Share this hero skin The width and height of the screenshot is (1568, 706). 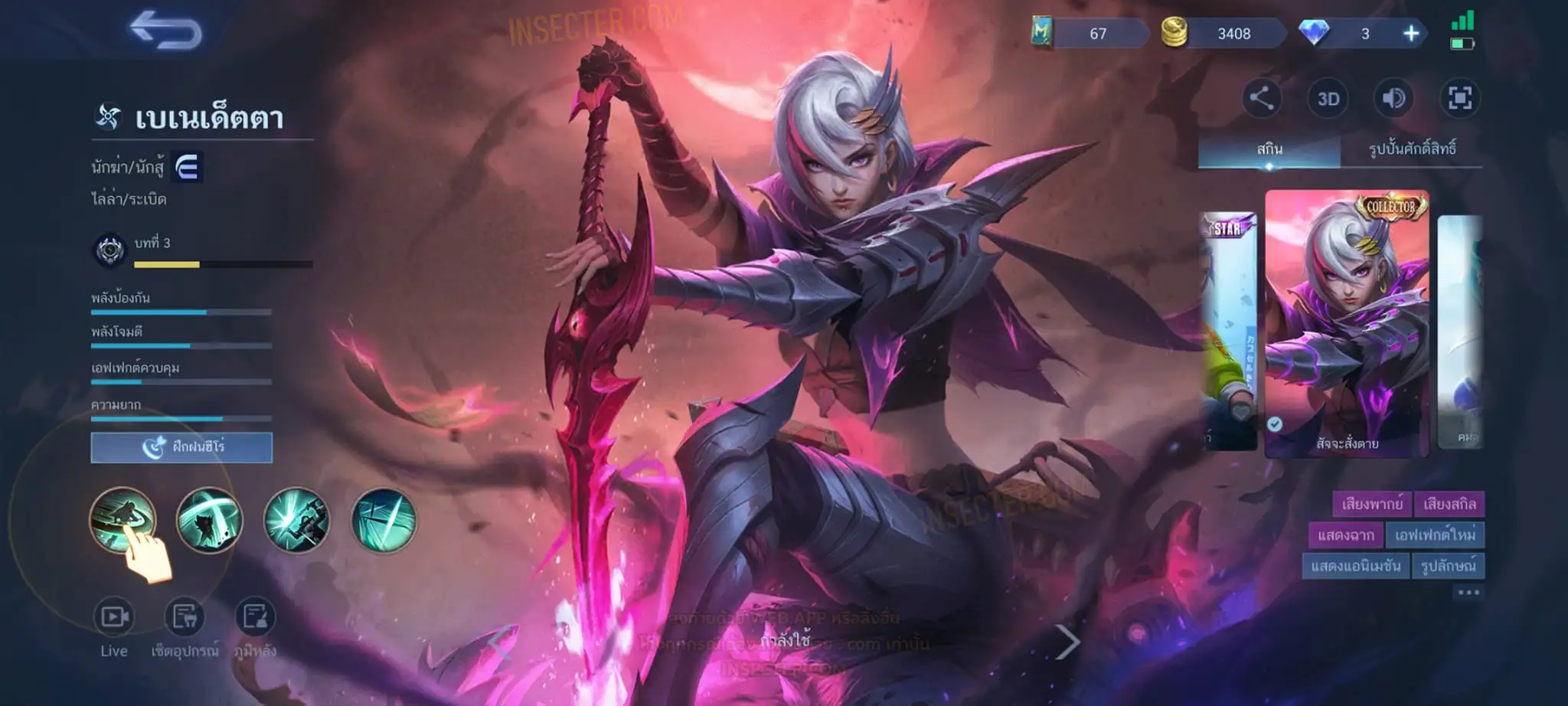(1261, 98)
